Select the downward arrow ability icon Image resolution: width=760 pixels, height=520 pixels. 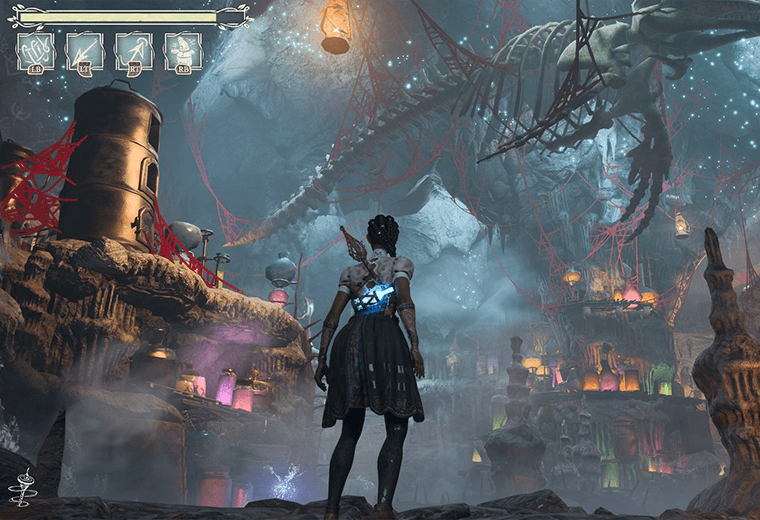coord(85,51)
